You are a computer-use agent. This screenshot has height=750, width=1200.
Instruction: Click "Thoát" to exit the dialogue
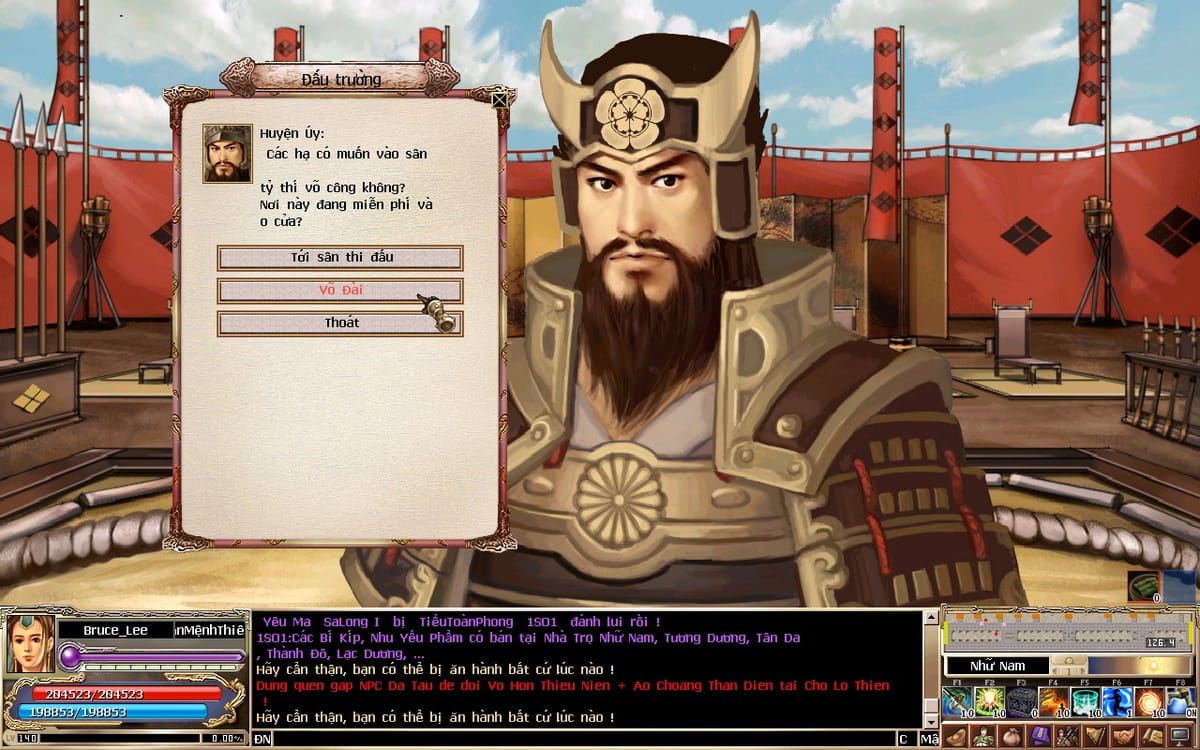[x=340, y=323]
